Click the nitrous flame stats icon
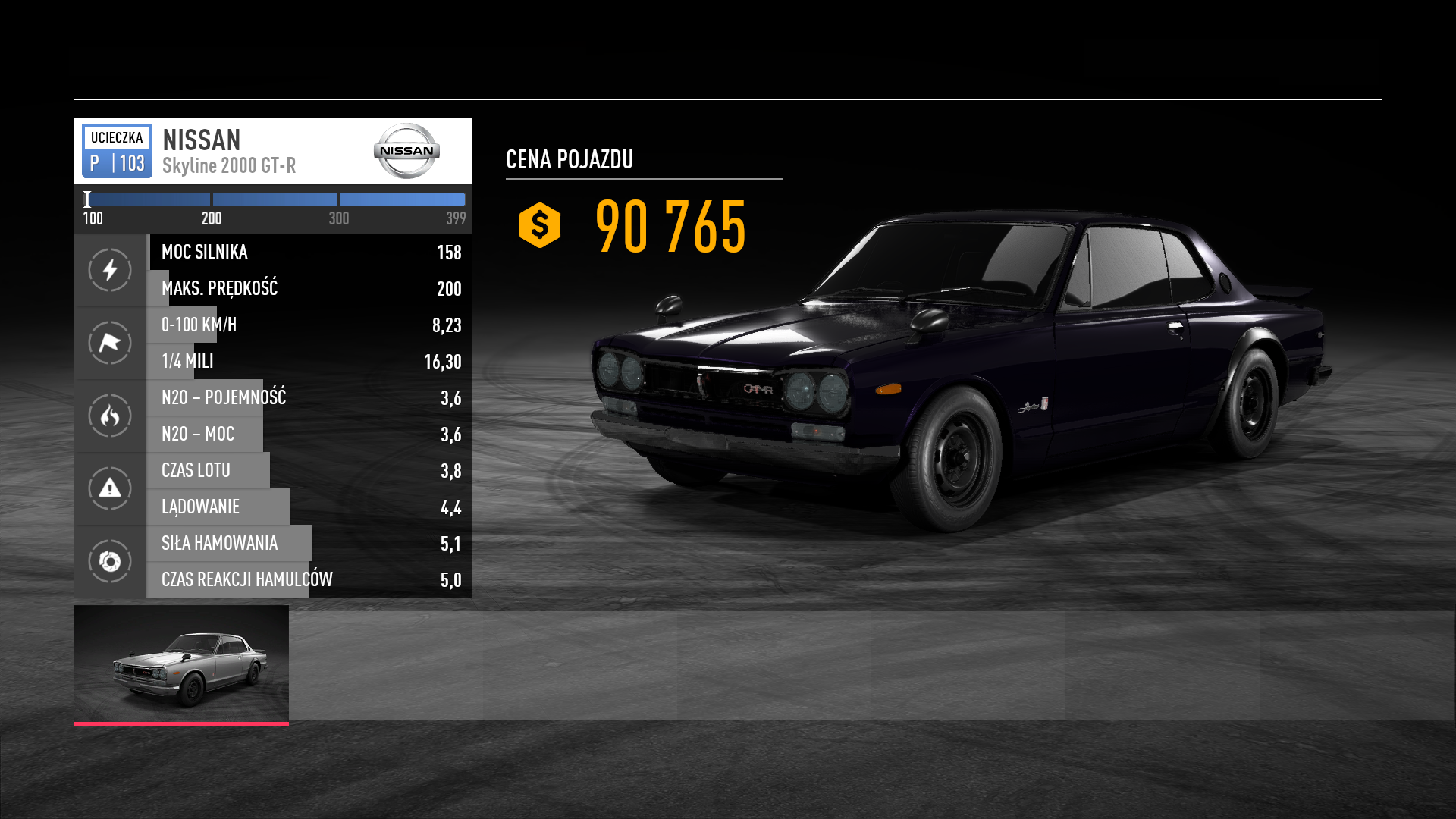Screen dimensions: 1456x819 [x=110, y=416]
